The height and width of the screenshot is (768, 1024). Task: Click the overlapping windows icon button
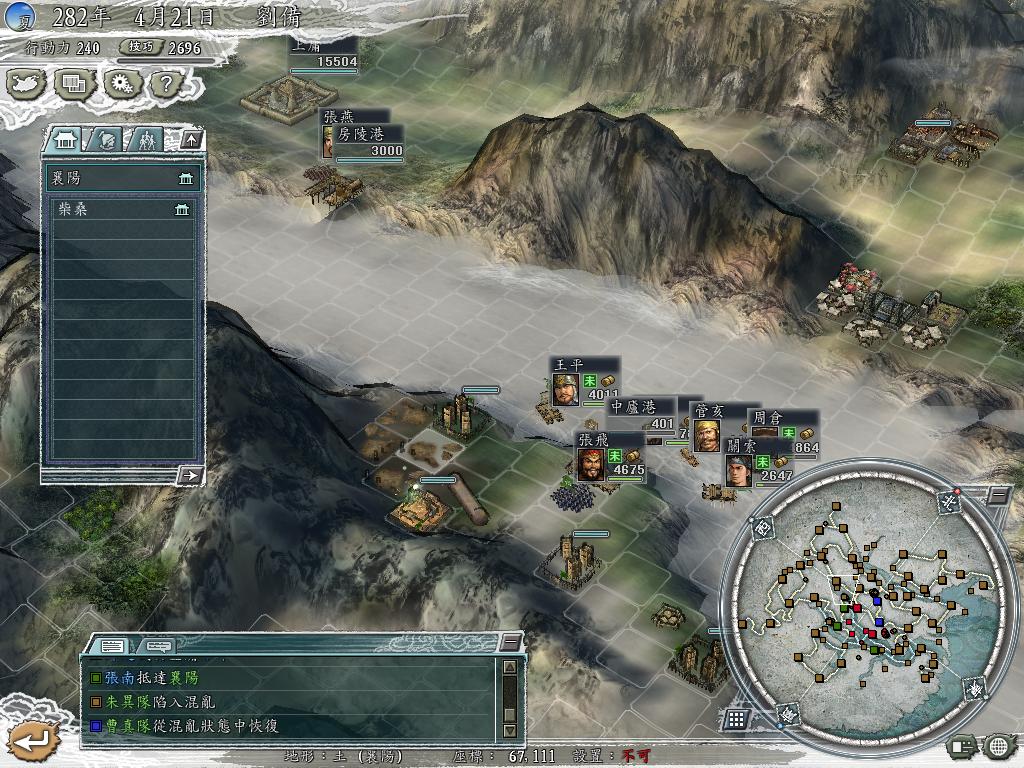(x=74, y=84)
